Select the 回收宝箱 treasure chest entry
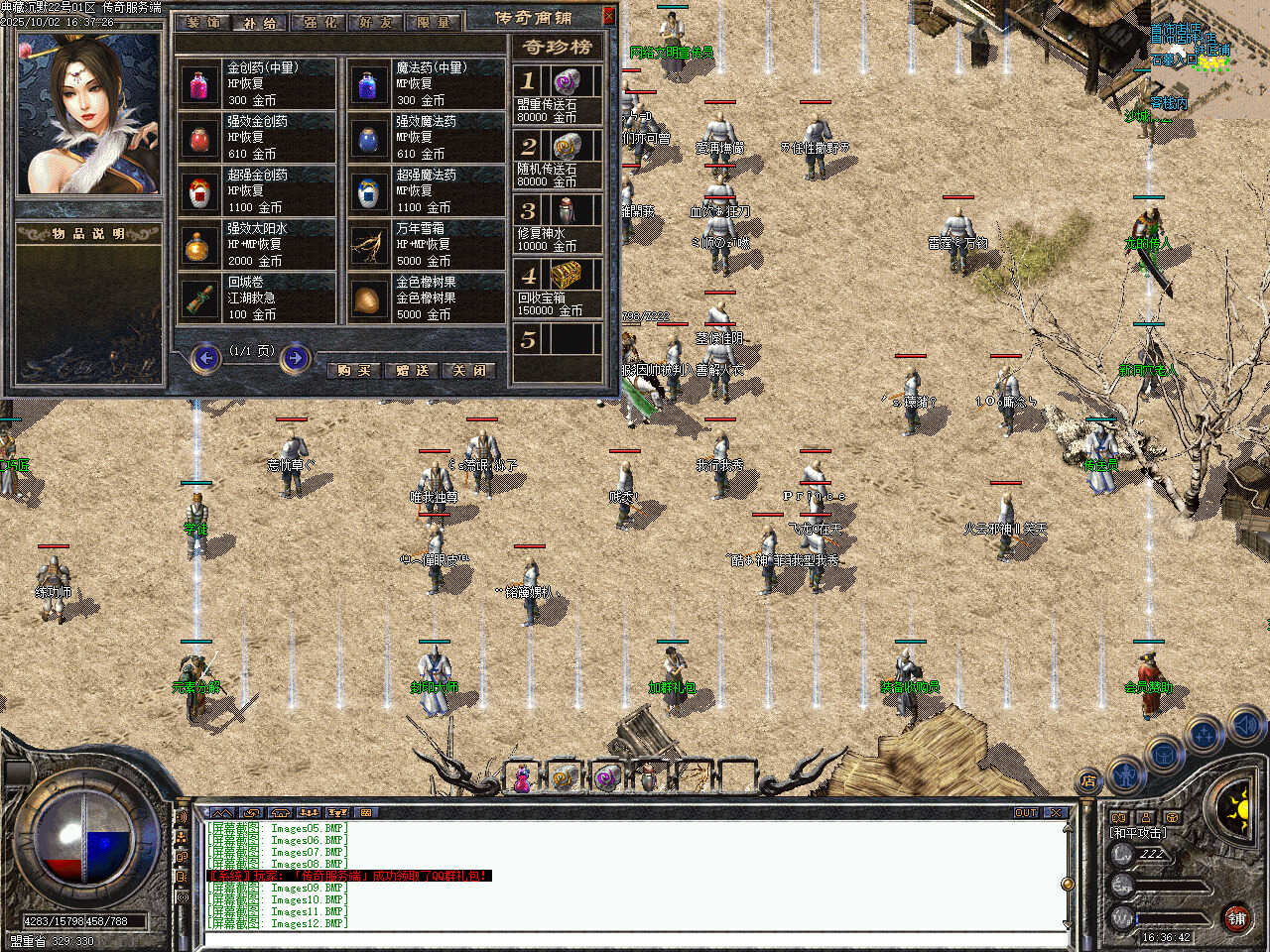Screen dimensions: 1270x952 point(558,290)
